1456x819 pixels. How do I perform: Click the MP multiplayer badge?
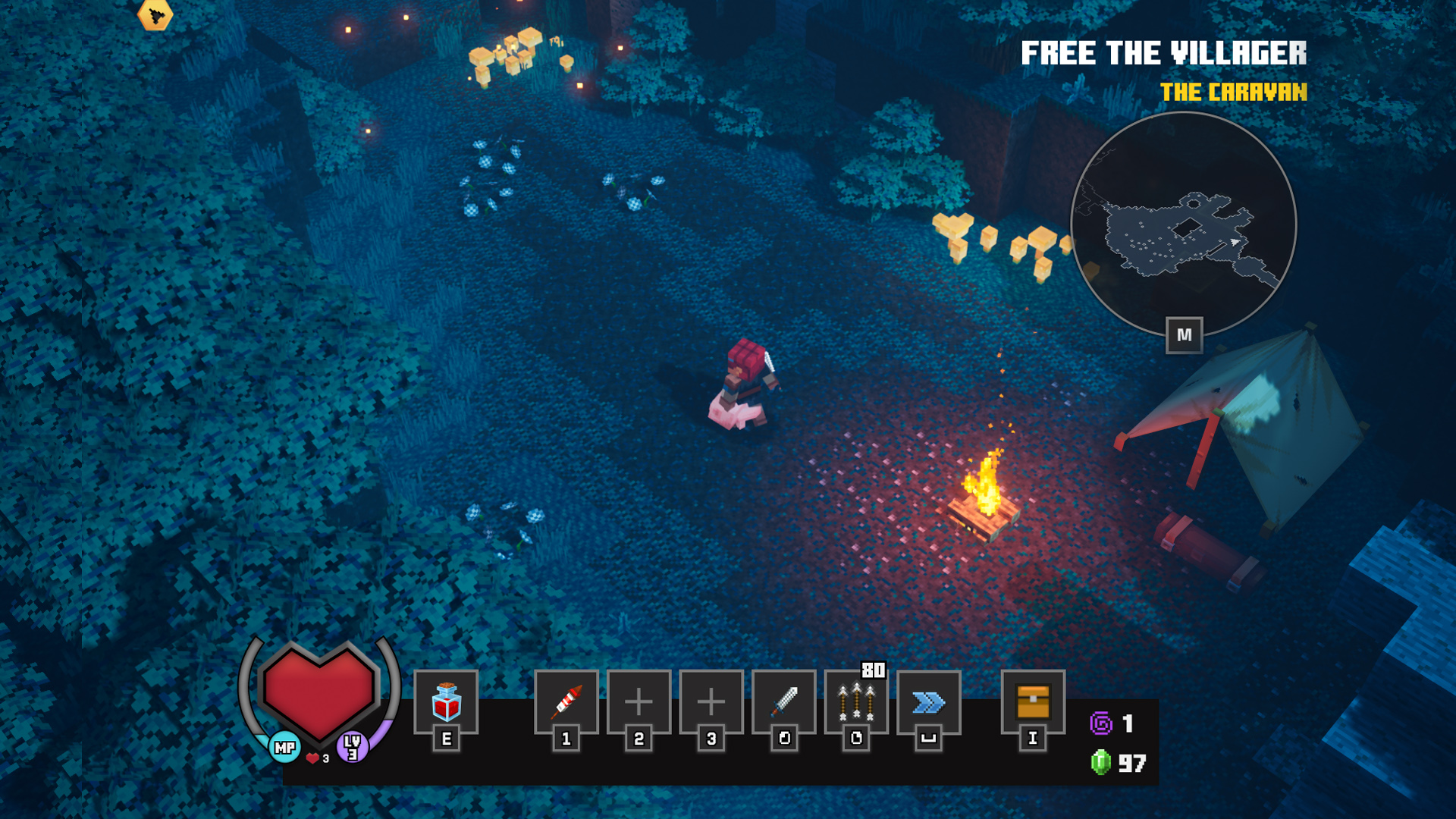tap(285, 748)
